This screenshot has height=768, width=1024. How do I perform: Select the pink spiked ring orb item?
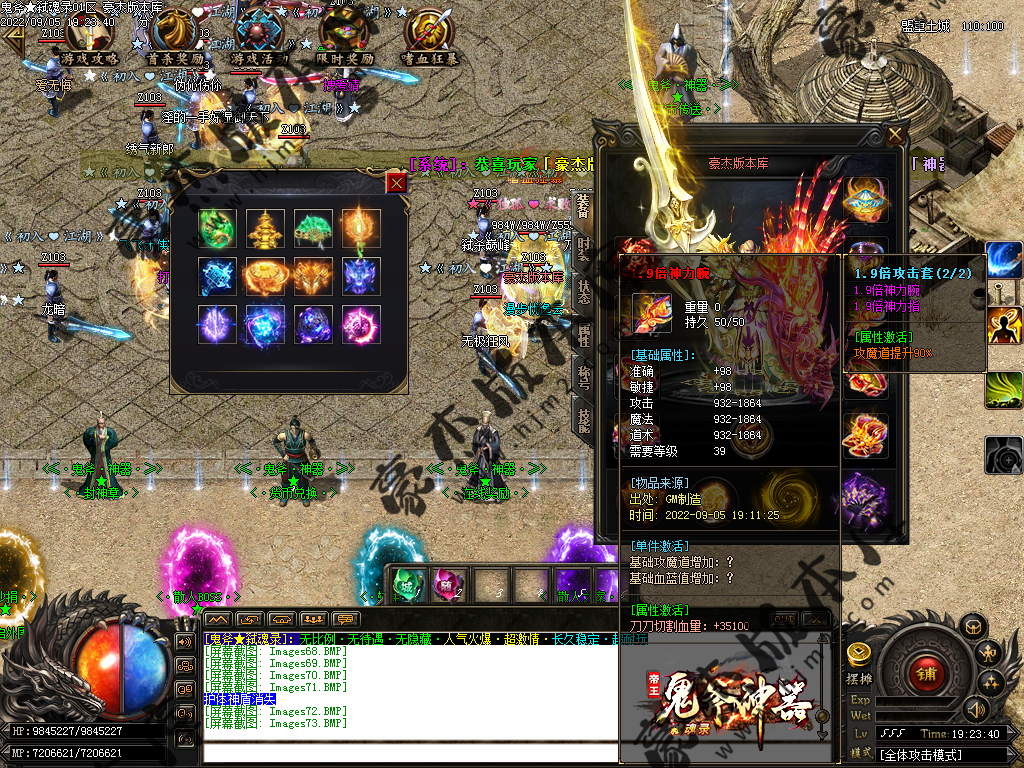[361, 325]
